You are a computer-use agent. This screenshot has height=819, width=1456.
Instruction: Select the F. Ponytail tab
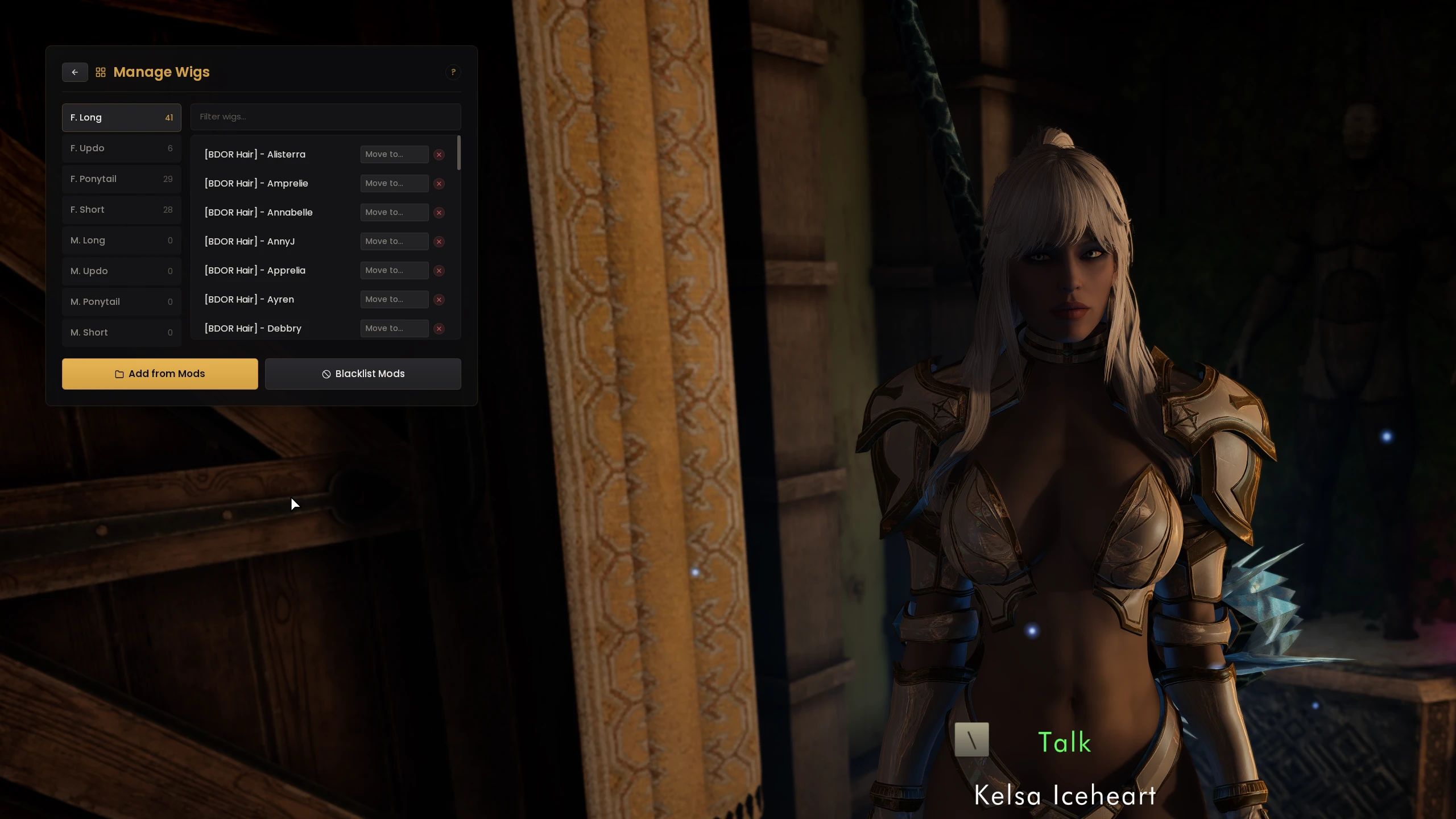pos(121,179)
